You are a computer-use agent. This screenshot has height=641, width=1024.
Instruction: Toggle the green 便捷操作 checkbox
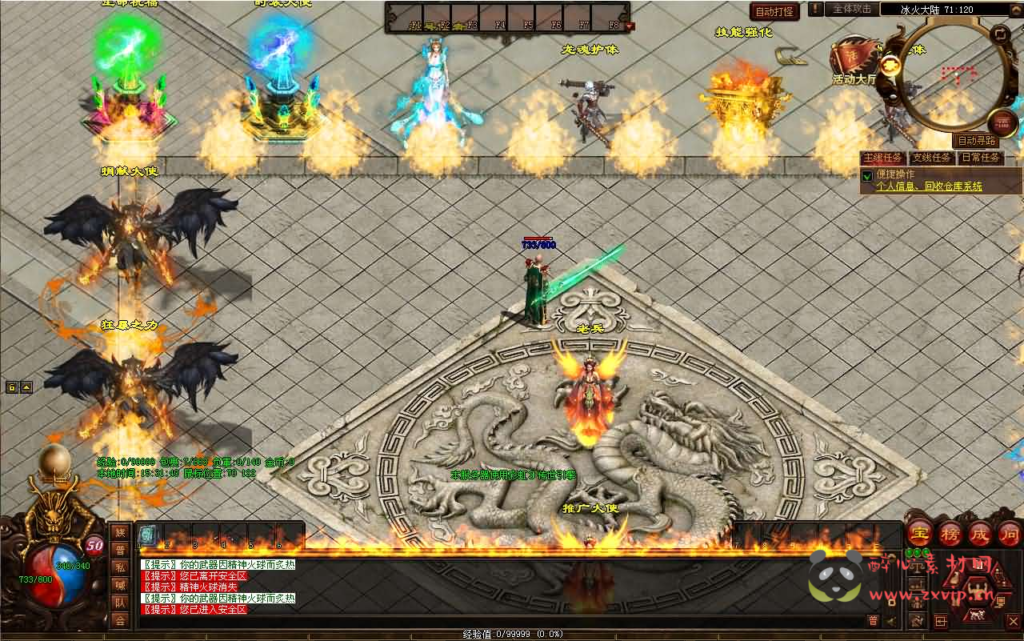click(867, 175)
